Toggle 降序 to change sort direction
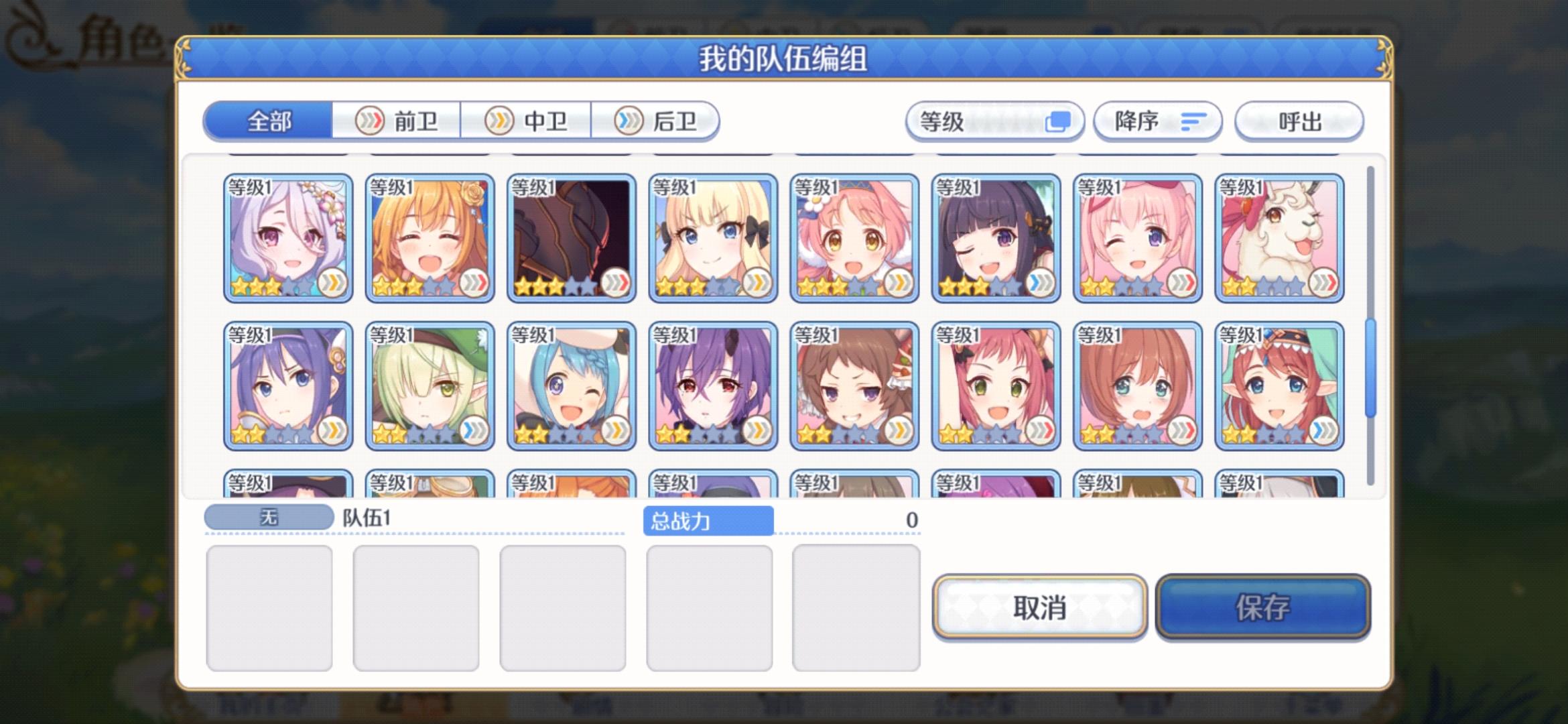Image resolution: width=1568 pixels, height=724 pixels. (x=1157, y=121)
